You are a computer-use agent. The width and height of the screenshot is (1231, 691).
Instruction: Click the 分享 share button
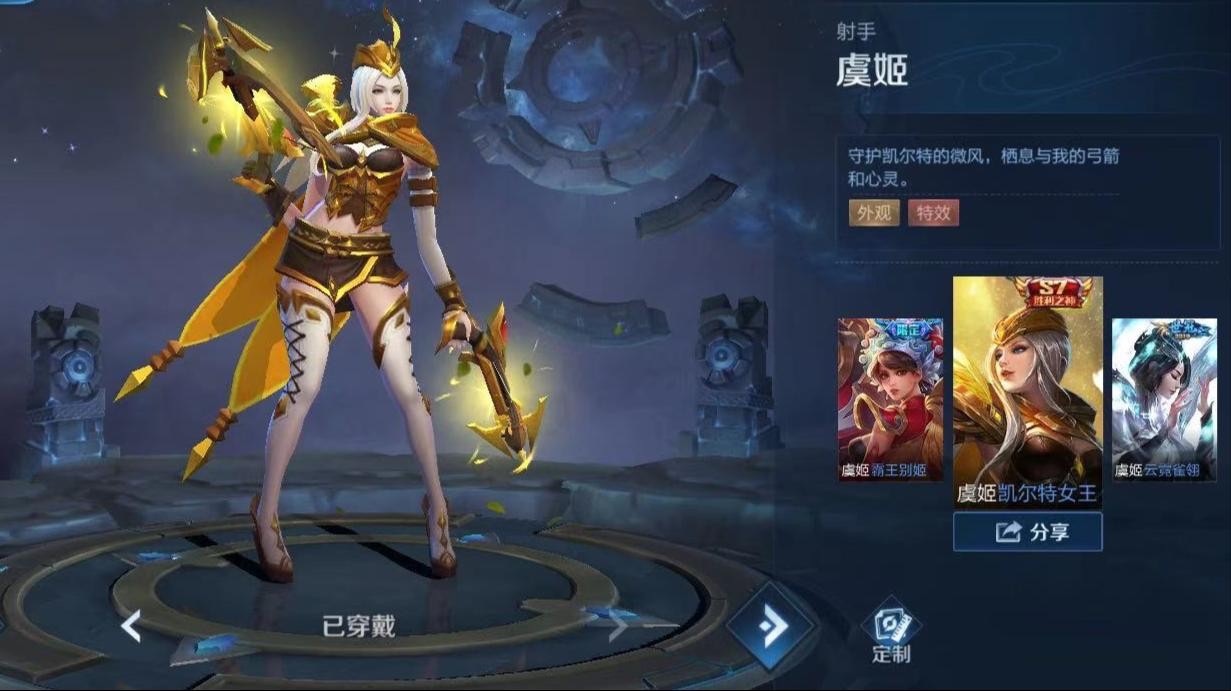point(1027,532)
